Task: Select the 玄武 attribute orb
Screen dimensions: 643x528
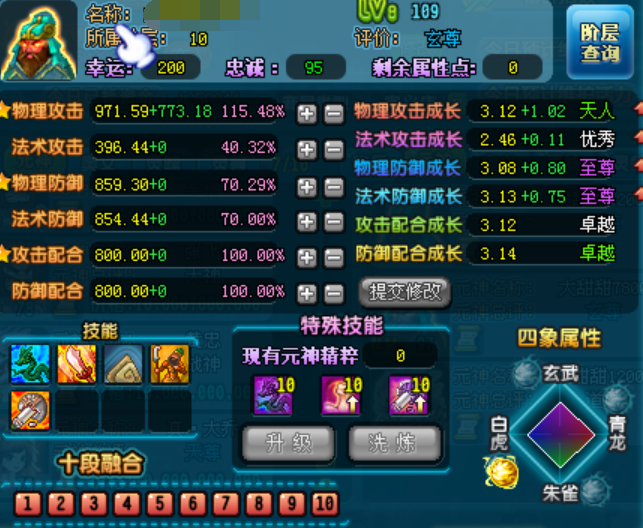Action: pyautogui.click(x=527, y=376)
